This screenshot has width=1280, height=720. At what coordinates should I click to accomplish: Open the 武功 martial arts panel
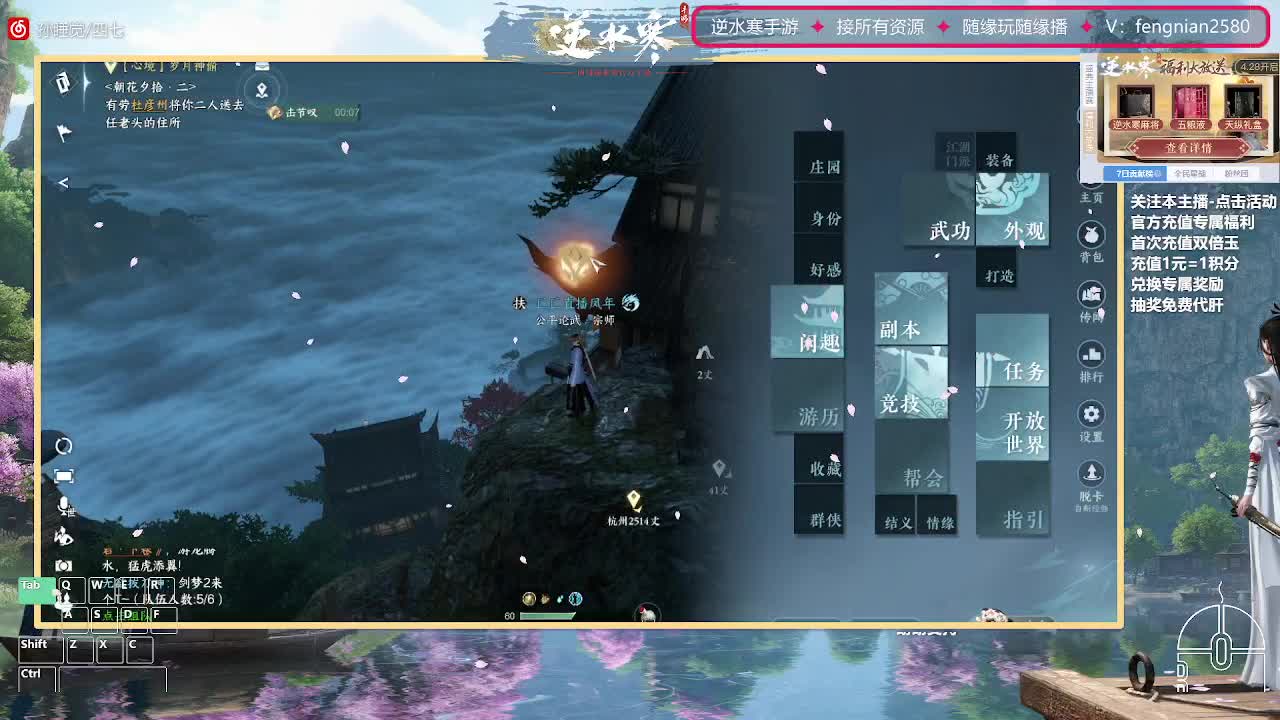[x=948, y=228]
